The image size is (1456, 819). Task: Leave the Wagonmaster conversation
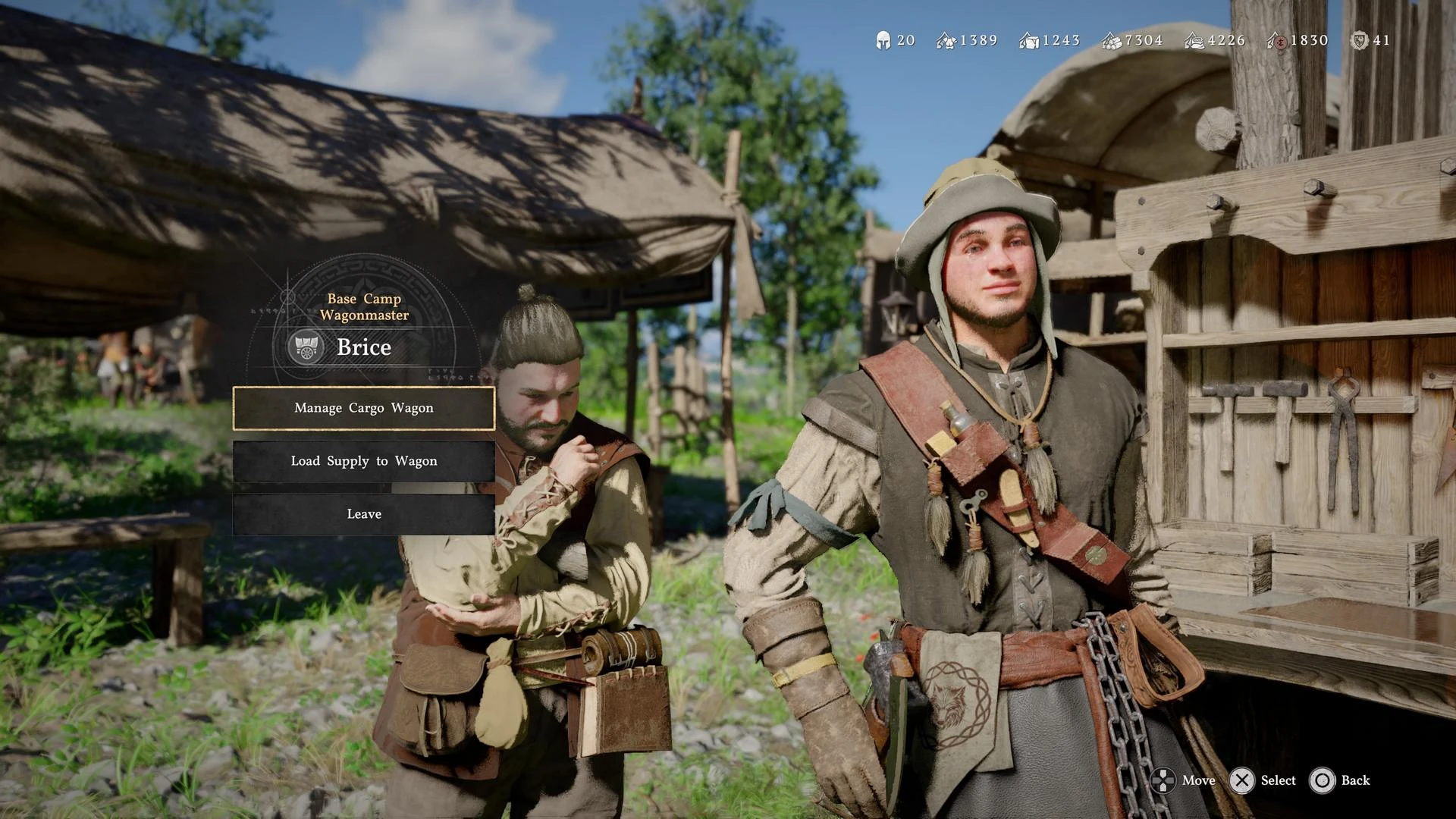click(x=364, y=514)
